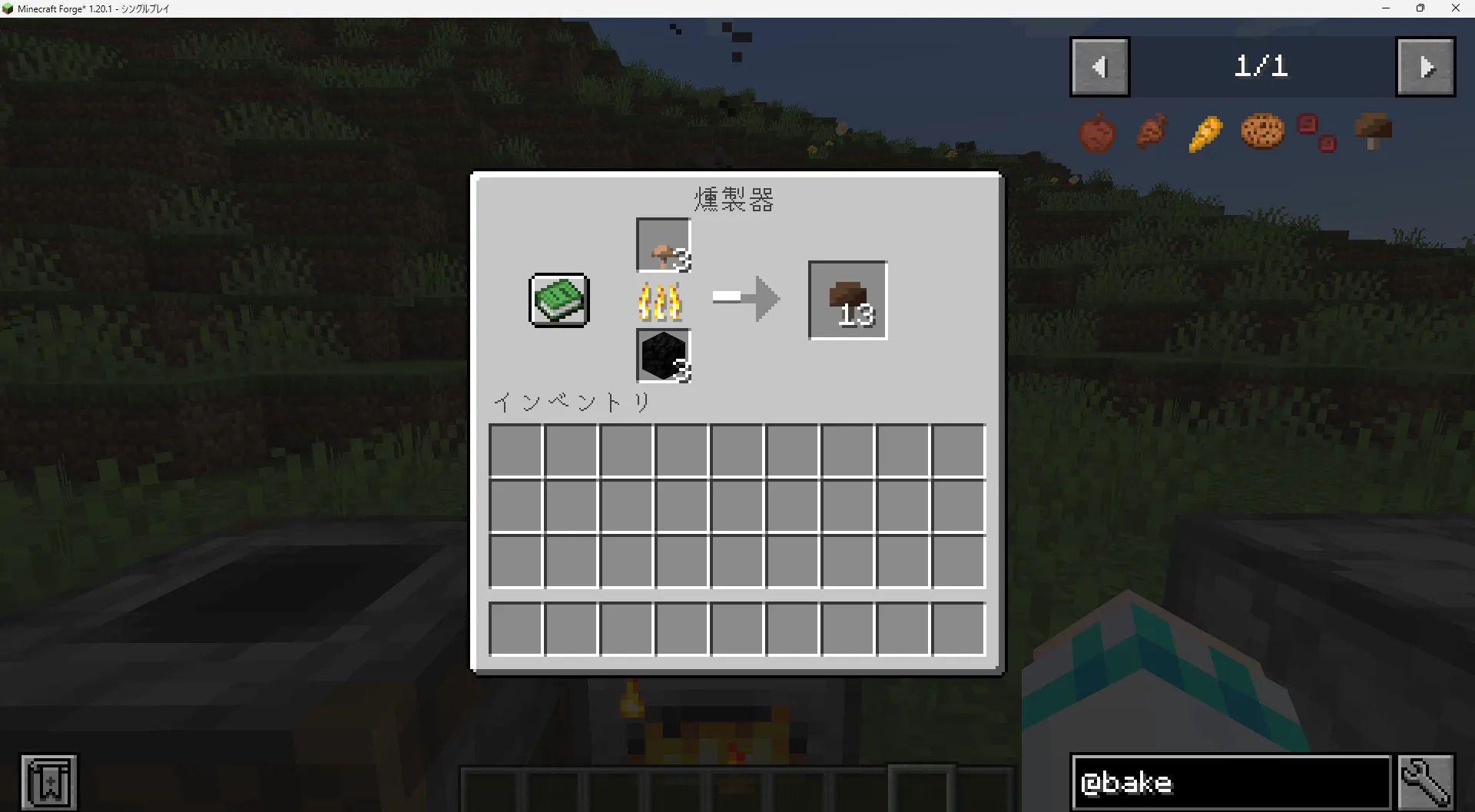The image size is (1475, 812).
Task: Click the coal stack in the fuel slot
Action: pyautogui.click(x=662, y=356)
